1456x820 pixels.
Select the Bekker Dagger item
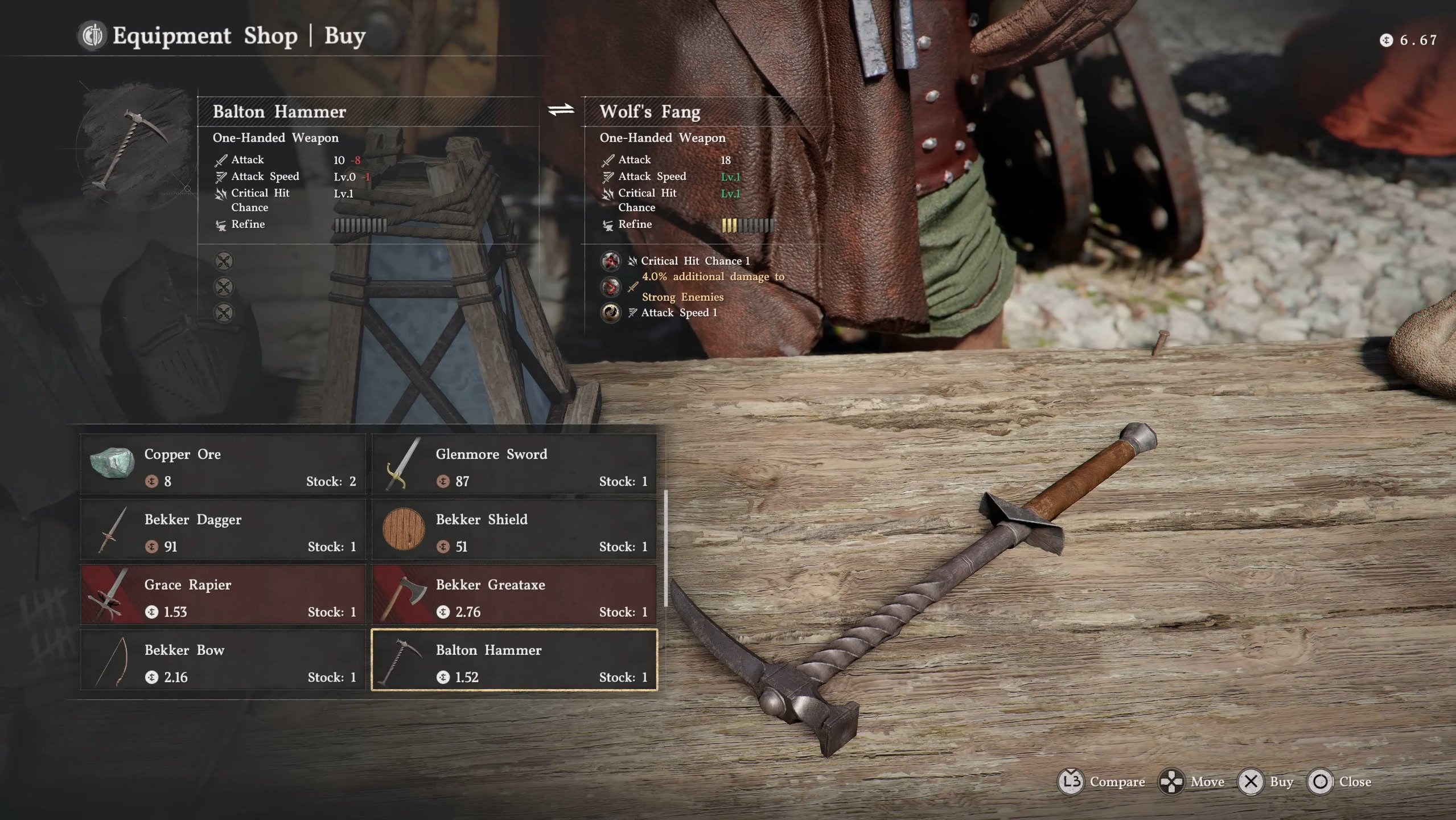223,530
